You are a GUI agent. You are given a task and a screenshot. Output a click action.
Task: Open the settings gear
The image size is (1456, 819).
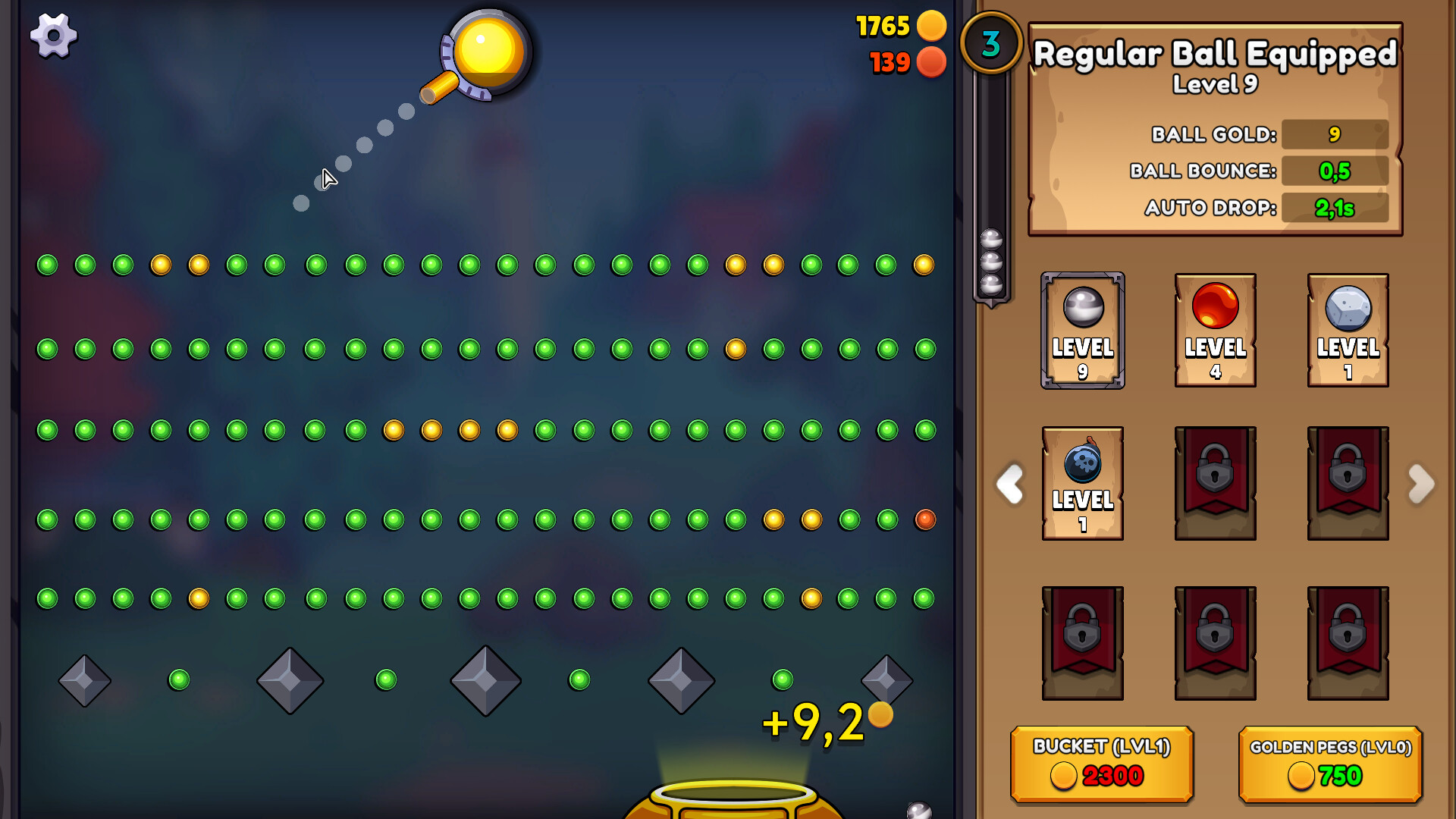(53, 36)
